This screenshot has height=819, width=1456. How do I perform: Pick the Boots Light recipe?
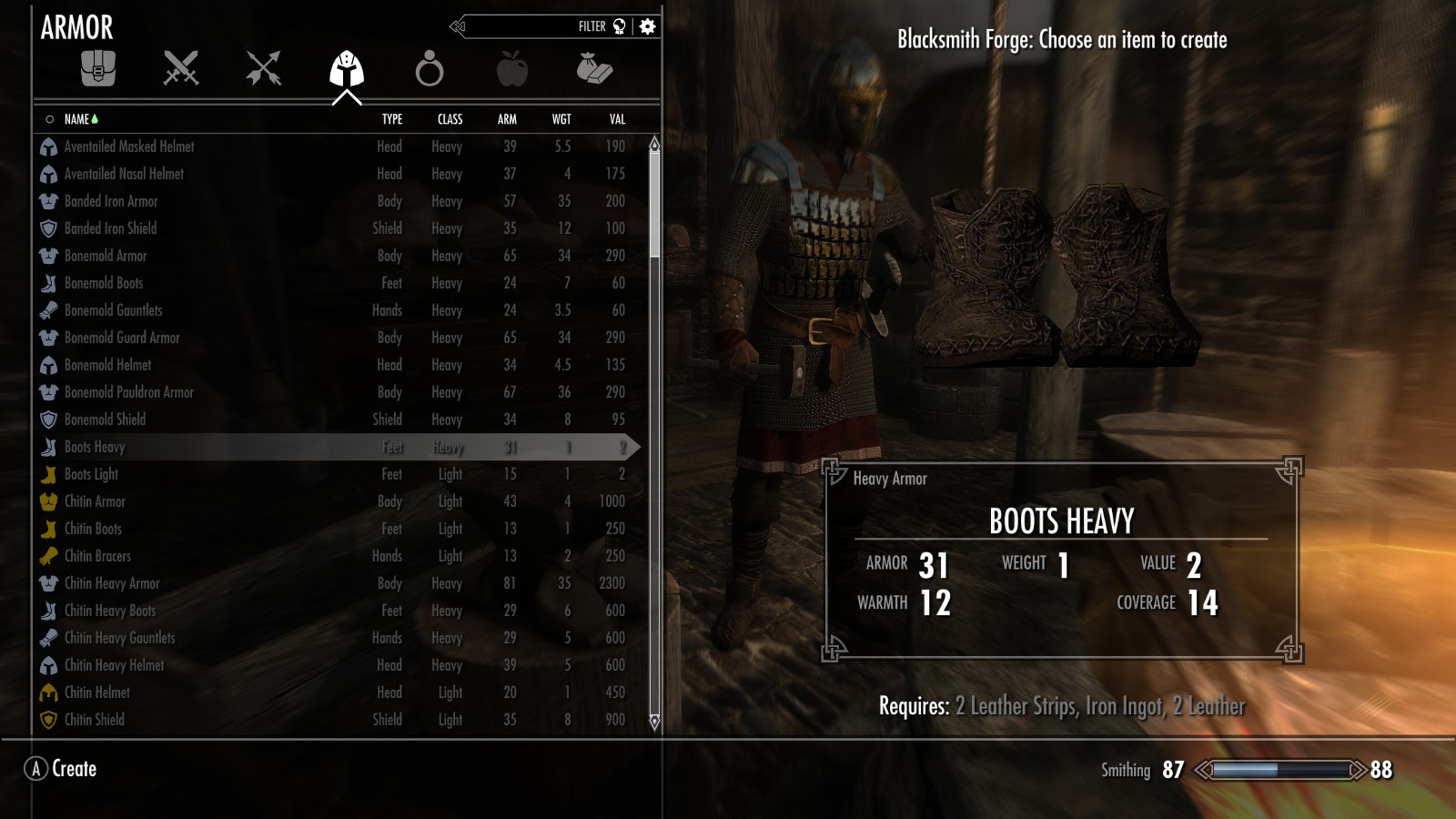coord(91,474)
